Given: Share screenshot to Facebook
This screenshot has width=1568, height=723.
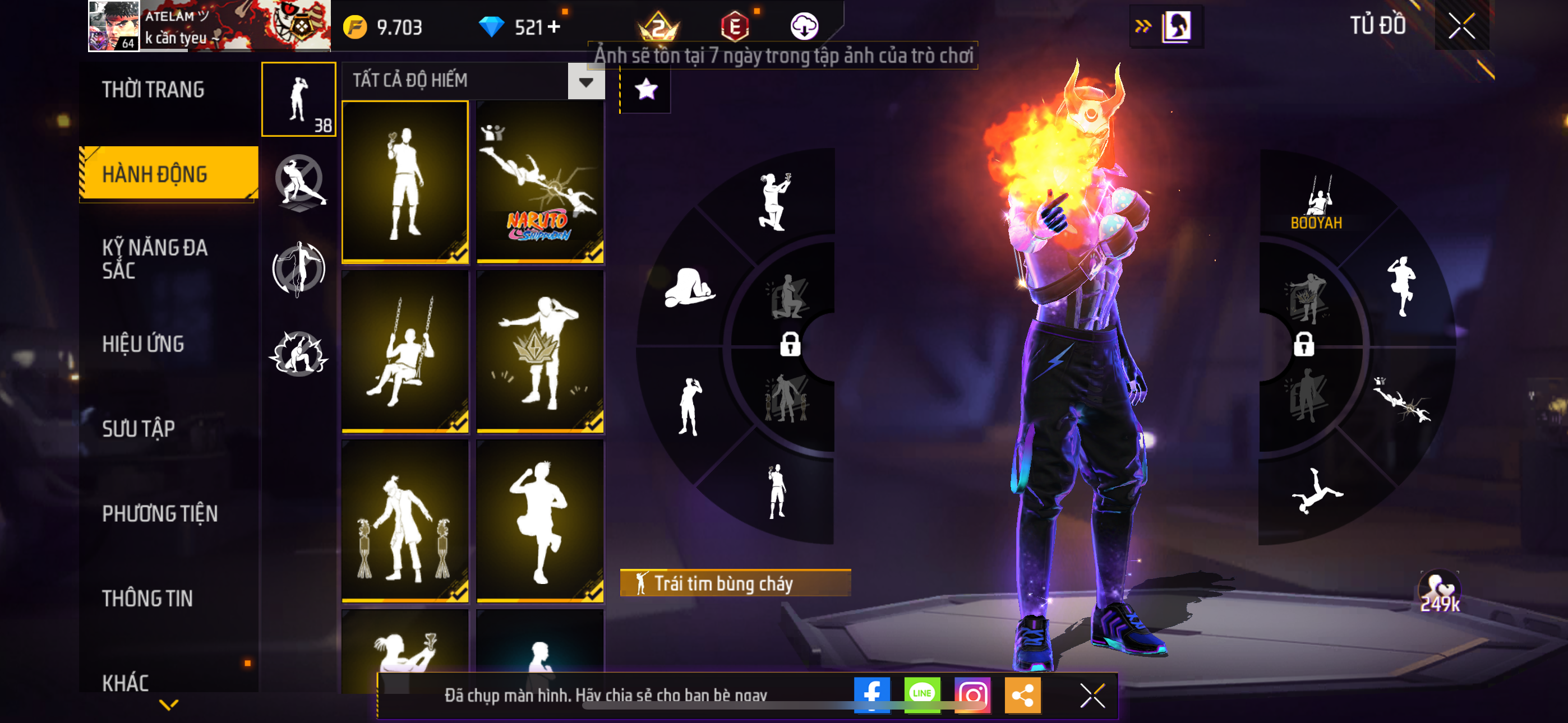Looking at the screenshot, I should [x=871, y=694].
